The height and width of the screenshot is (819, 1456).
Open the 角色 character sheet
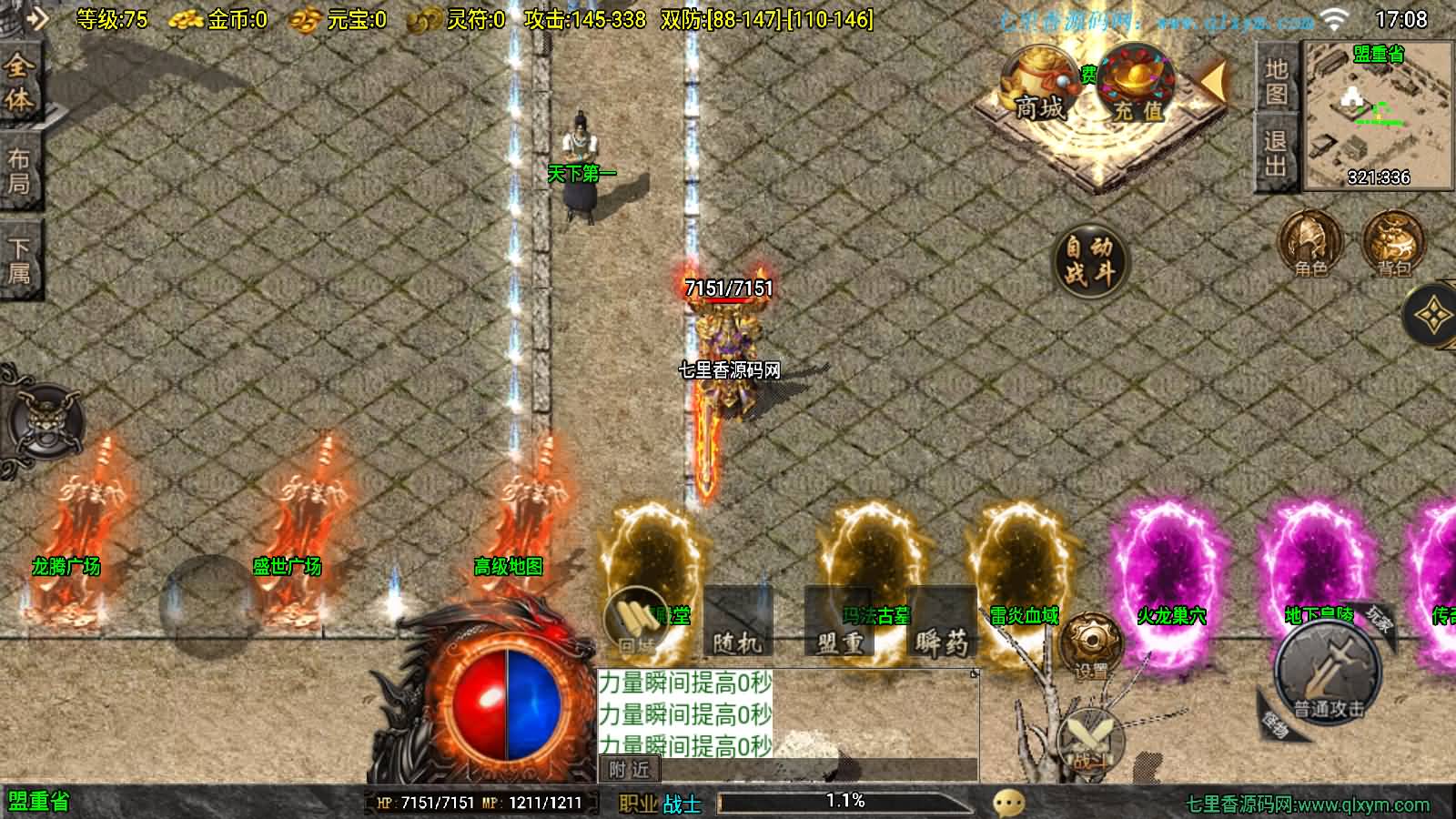tap(1310, 244)
